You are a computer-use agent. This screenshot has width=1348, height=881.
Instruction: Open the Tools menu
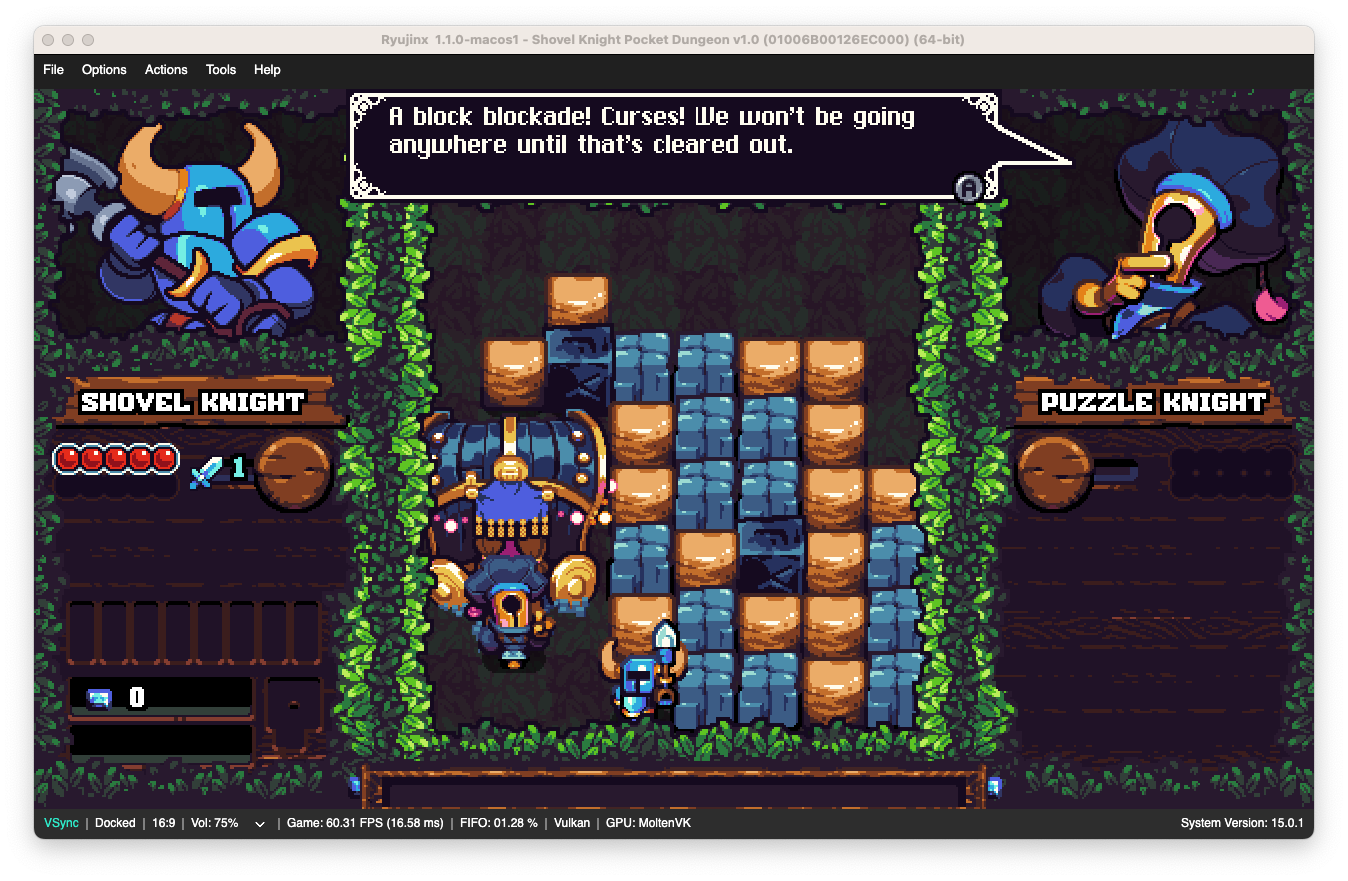click(220, 69)
